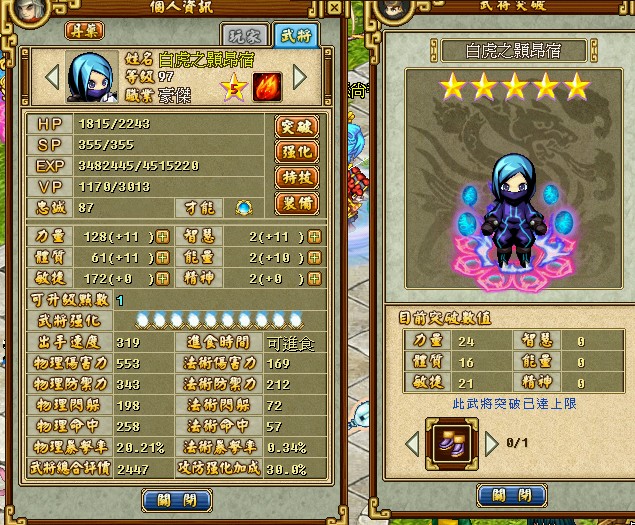Click the blue 才能 talent gem icon
Viewport: 635px width, 525px height.
[x=243, y=207]
